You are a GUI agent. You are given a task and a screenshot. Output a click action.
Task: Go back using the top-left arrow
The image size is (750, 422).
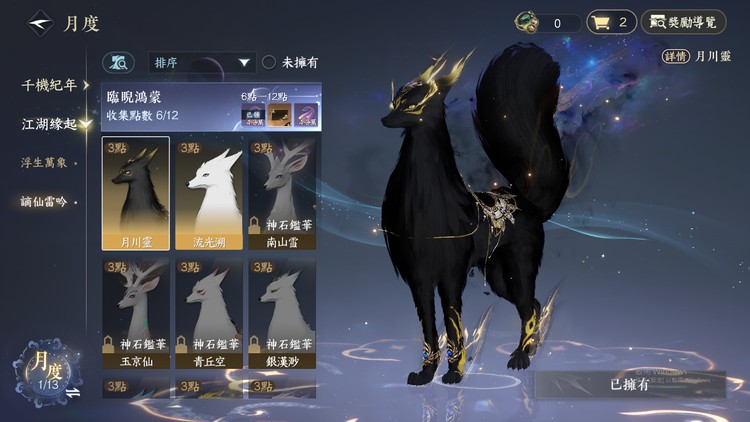click(x=41, y=21)
